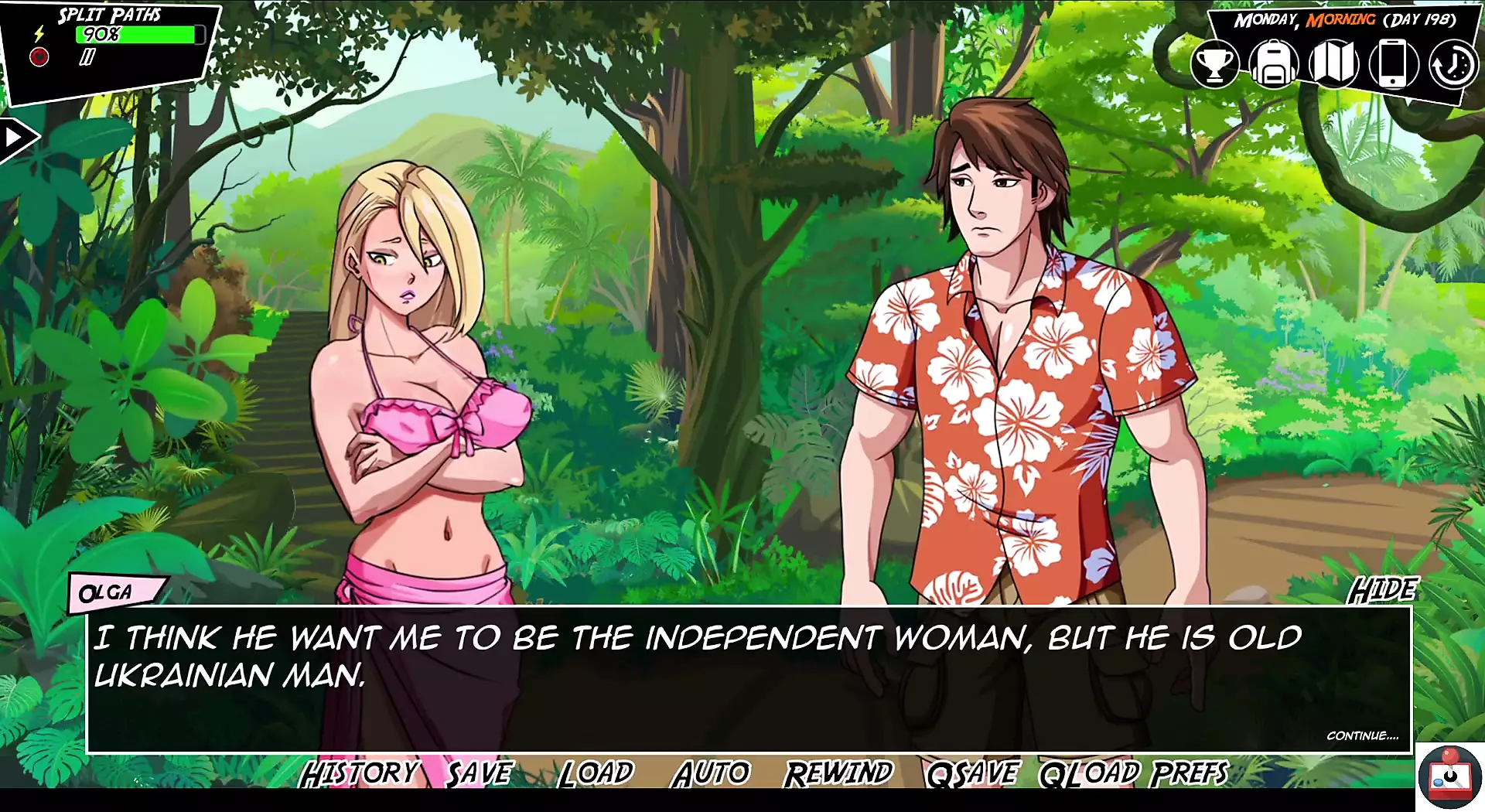Show the folded map
1485x812 pixels.
point(1333,64)
